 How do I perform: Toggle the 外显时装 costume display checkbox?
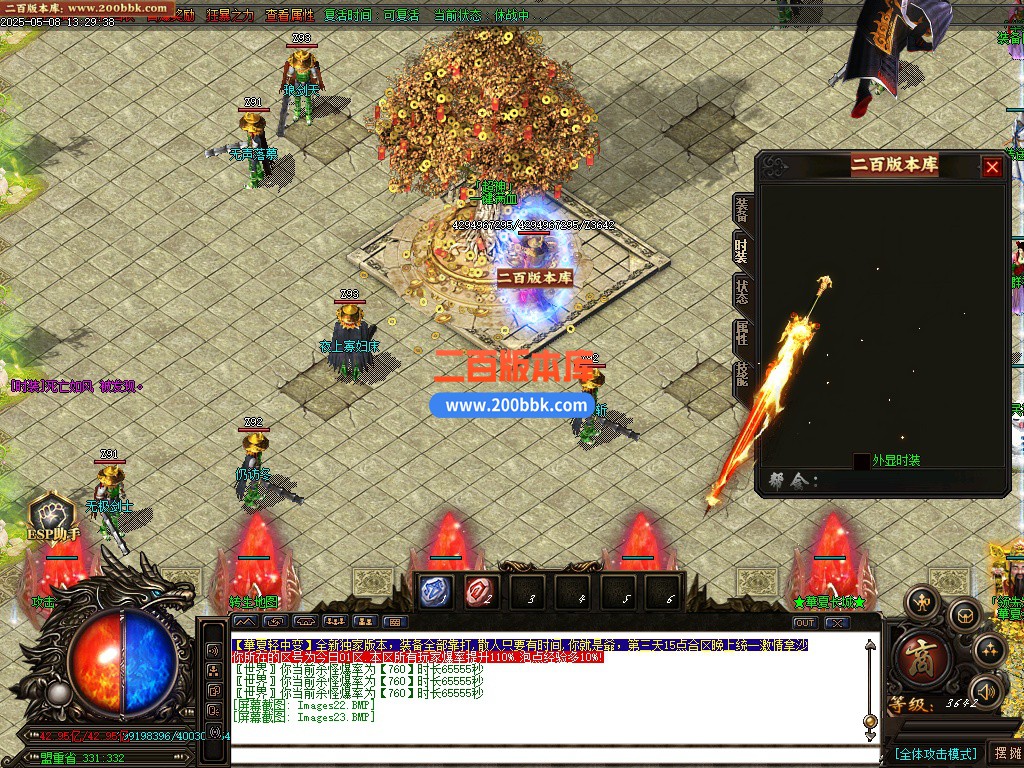861,461
